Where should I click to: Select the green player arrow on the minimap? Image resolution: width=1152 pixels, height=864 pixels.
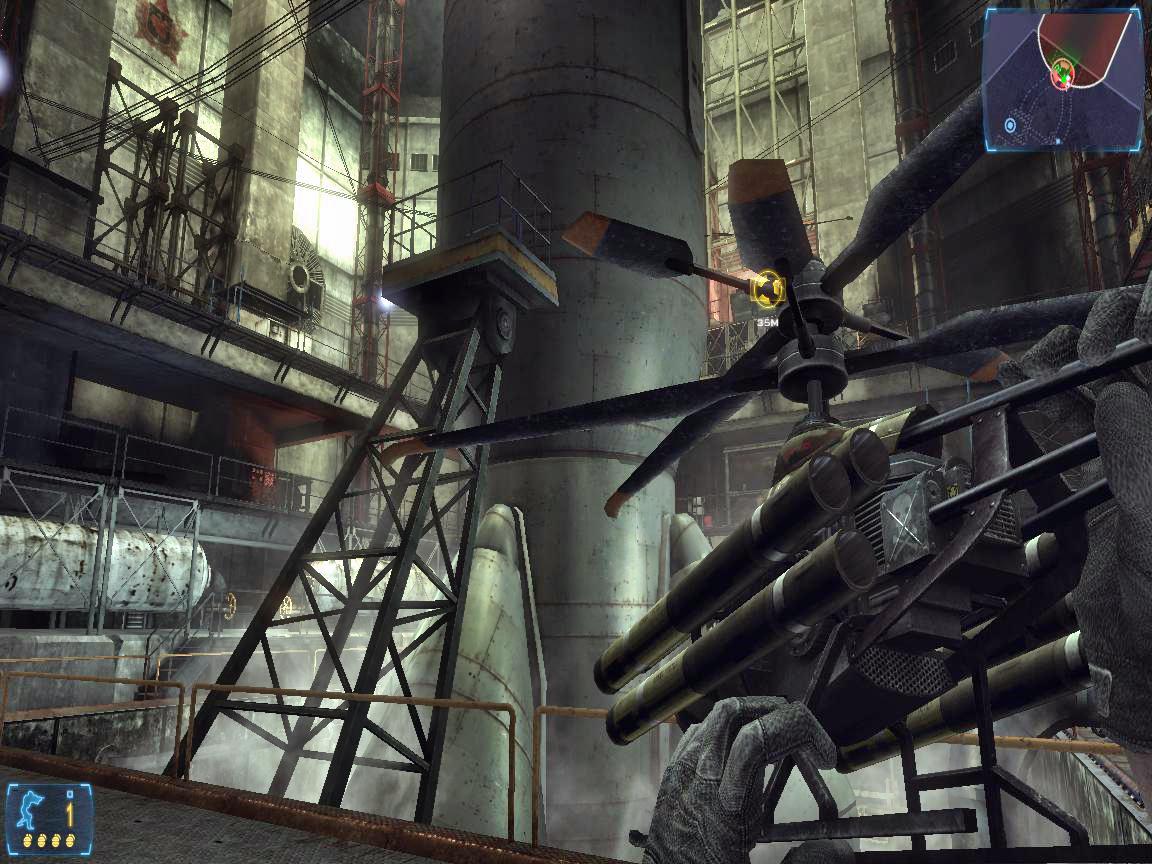coord(1064,71)
